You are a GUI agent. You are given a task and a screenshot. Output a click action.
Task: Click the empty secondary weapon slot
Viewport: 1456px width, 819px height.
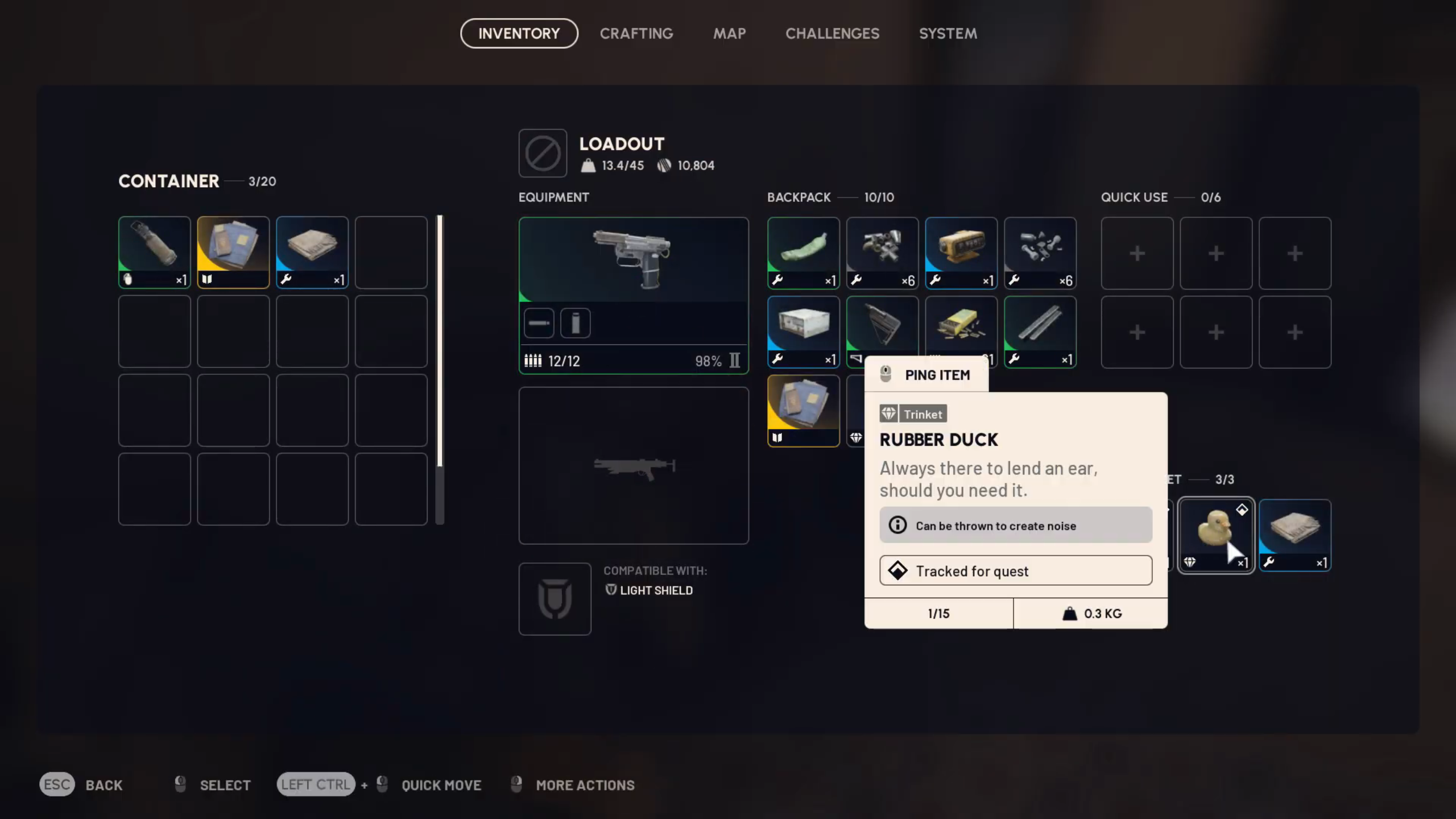[633, 465]
